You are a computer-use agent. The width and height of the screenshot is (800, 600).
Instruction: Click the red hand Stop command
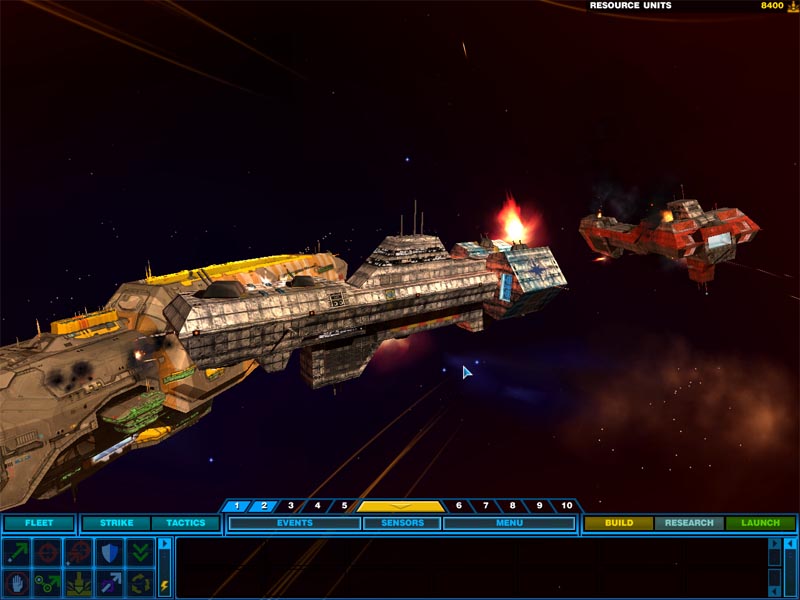(17, 582)
